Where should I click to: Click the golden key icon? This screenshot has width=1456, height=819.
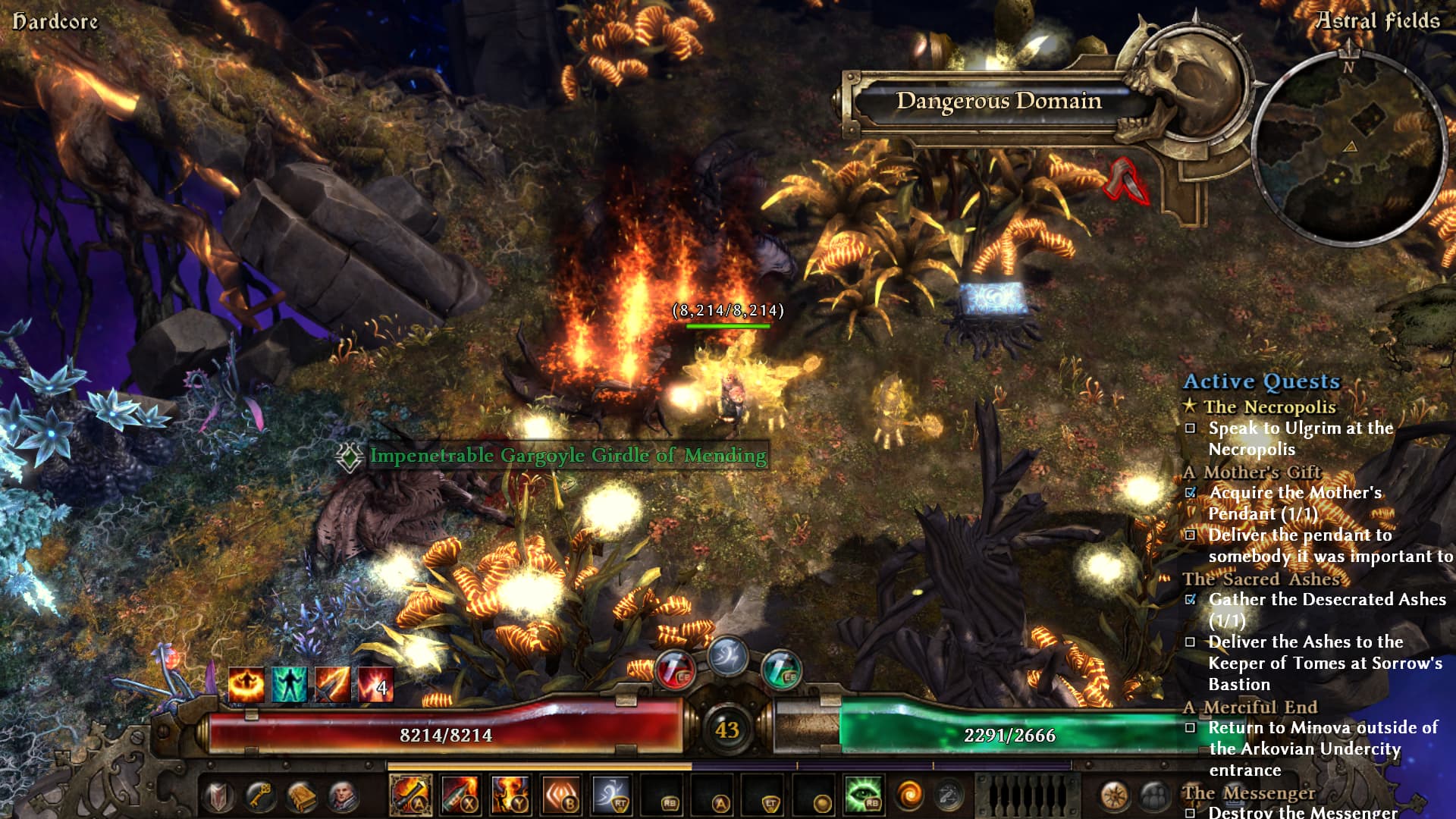pos(260,796)
